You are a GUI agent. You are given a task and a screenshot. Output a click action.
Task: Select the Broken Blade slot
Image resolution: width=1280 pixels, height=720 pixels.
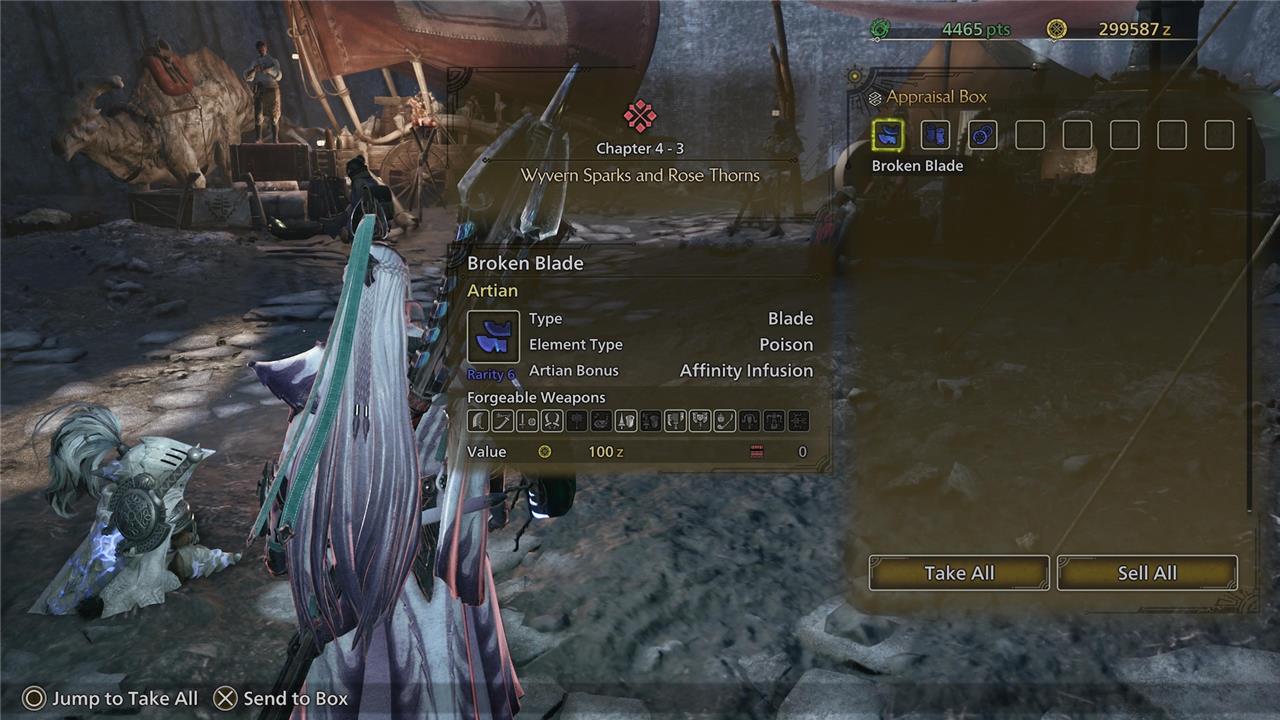(888, 135)
